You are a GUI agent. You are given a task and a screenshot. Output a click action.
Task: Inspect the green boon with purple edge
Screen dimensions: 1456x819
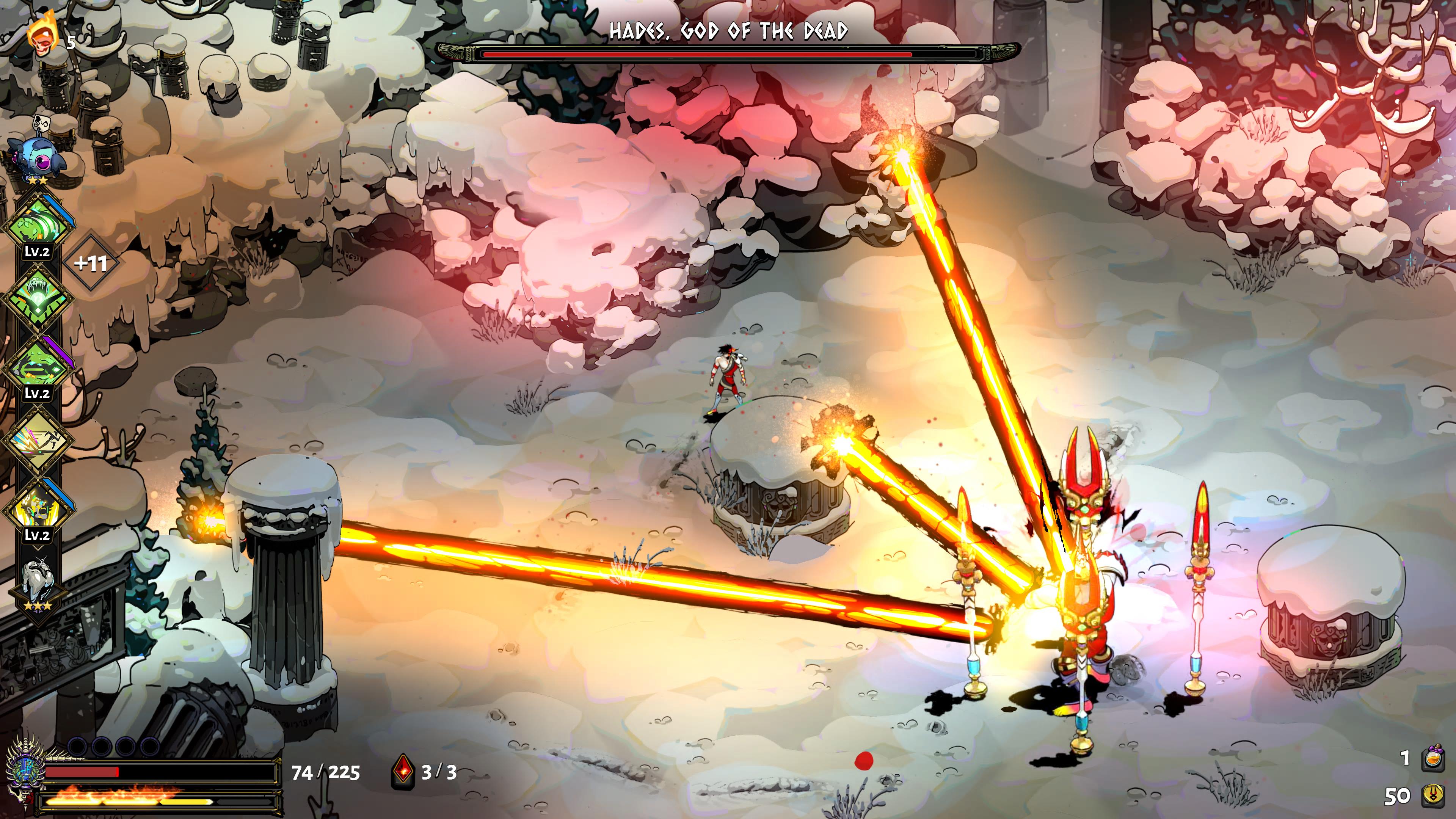(38, 366)
